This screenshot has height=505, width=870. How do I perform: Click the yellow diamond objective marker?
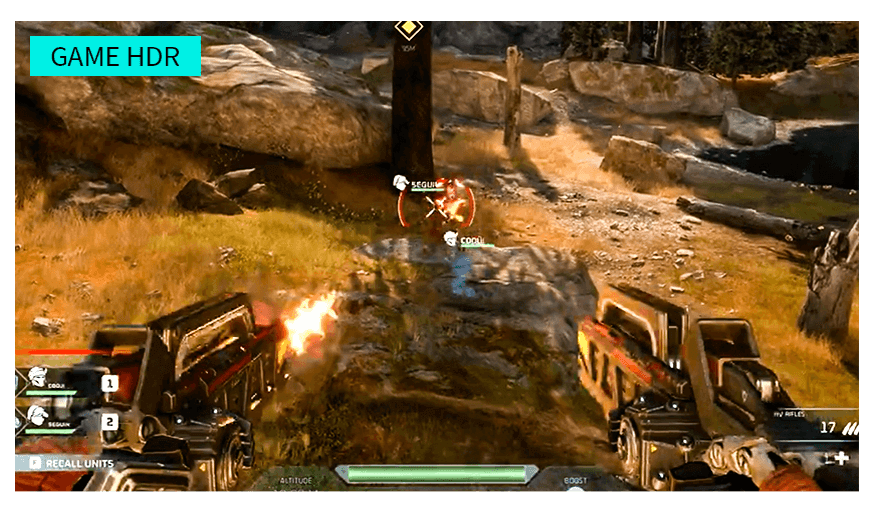[408, 27]
